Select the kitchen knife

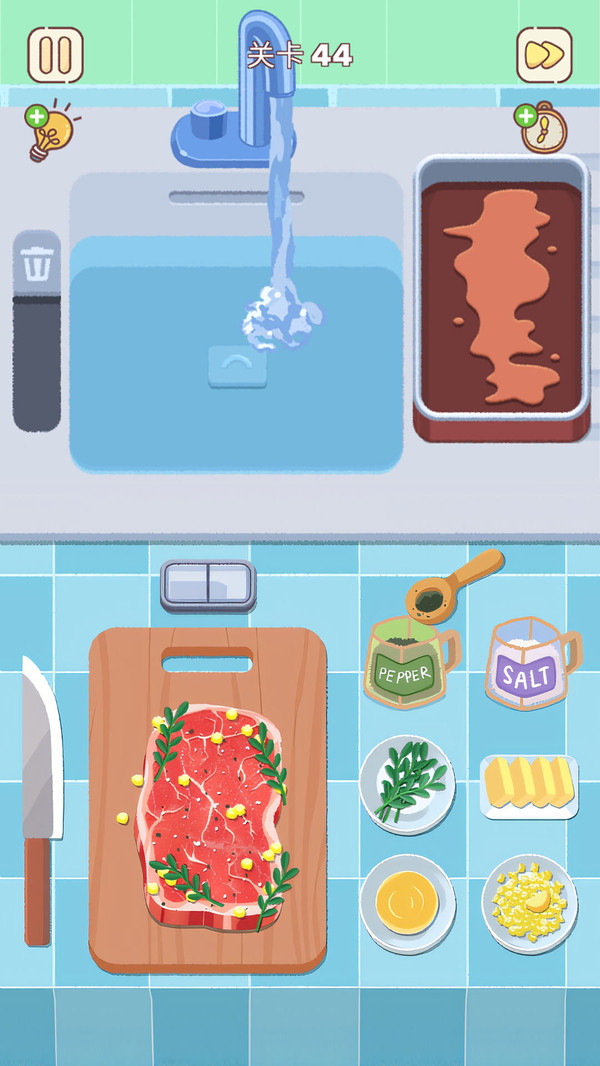click(40, 800)
